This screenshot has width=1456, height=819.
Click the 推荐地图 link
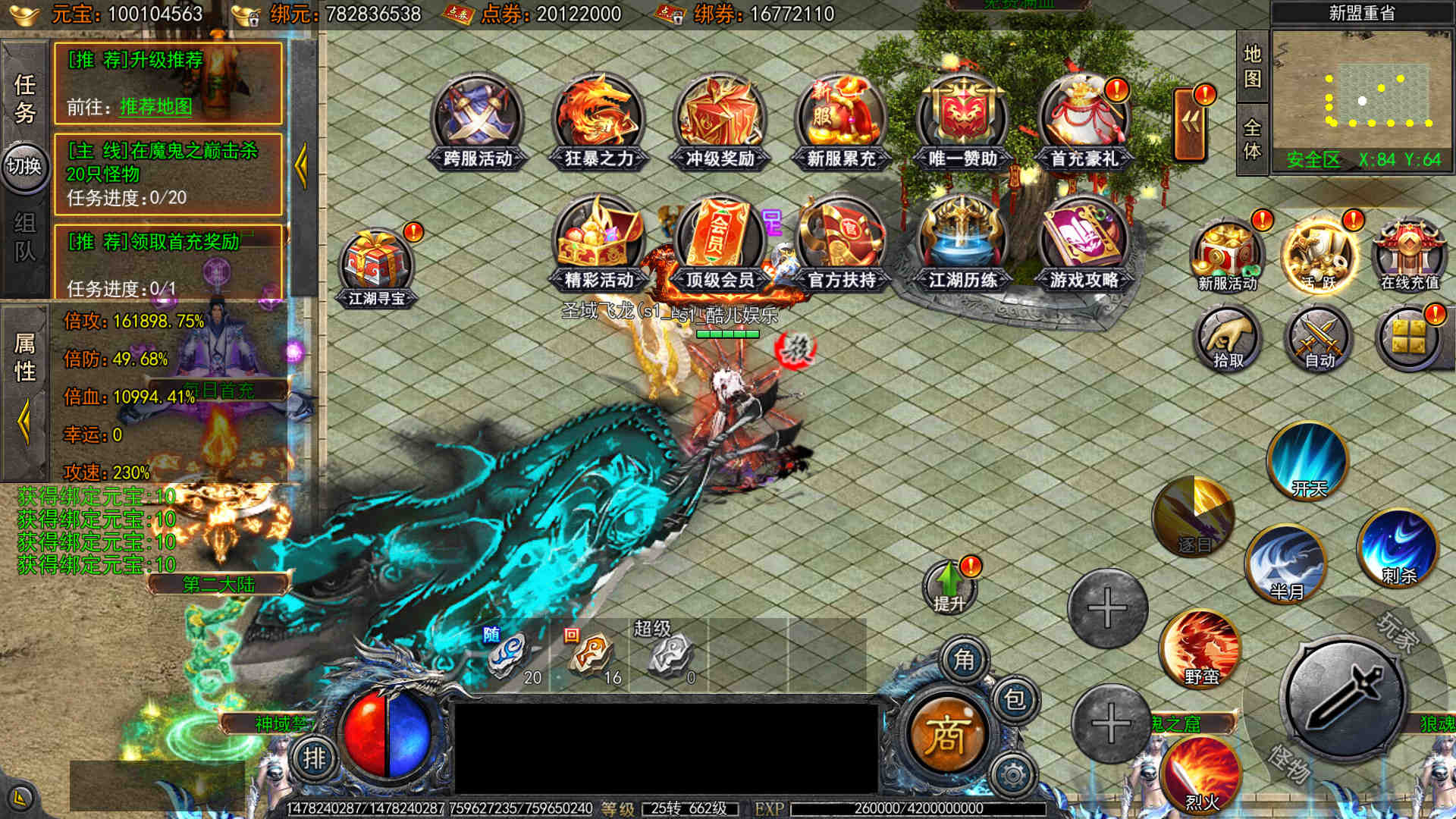tap(155, 107)
